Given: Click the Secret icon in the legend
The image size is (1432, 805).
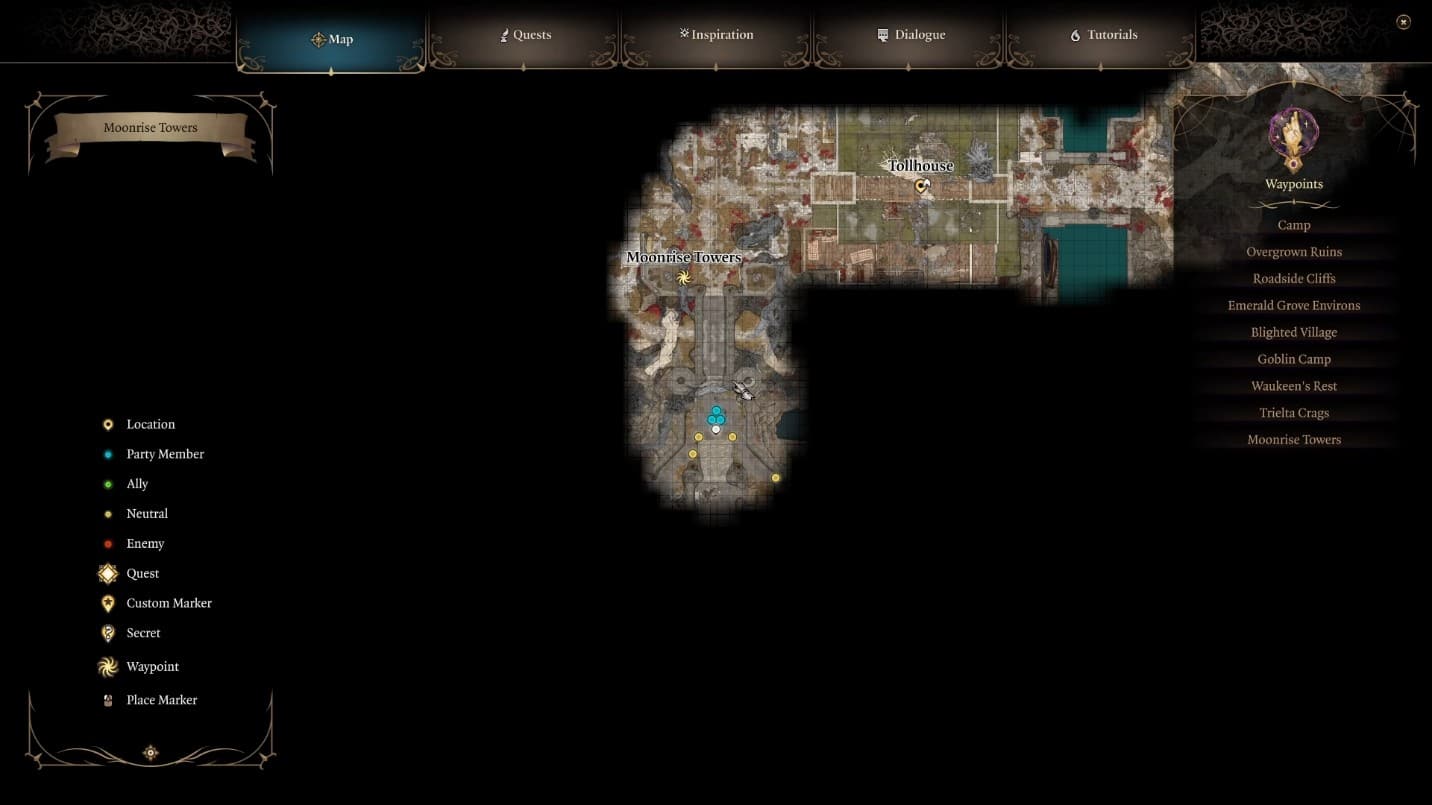Looking at the screenshot, I should coord(108,632).
